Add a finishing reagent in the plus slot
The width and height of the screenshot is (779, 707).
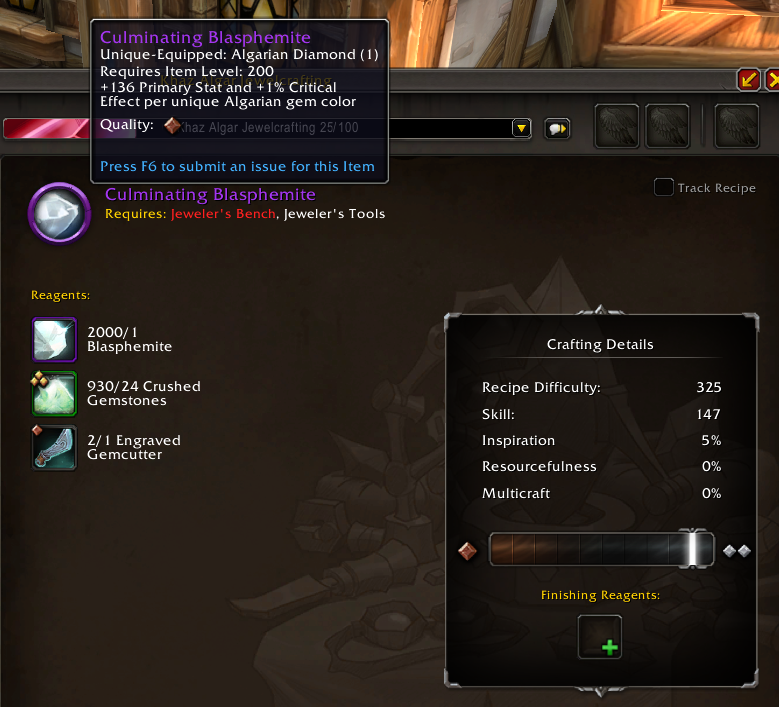600,637
